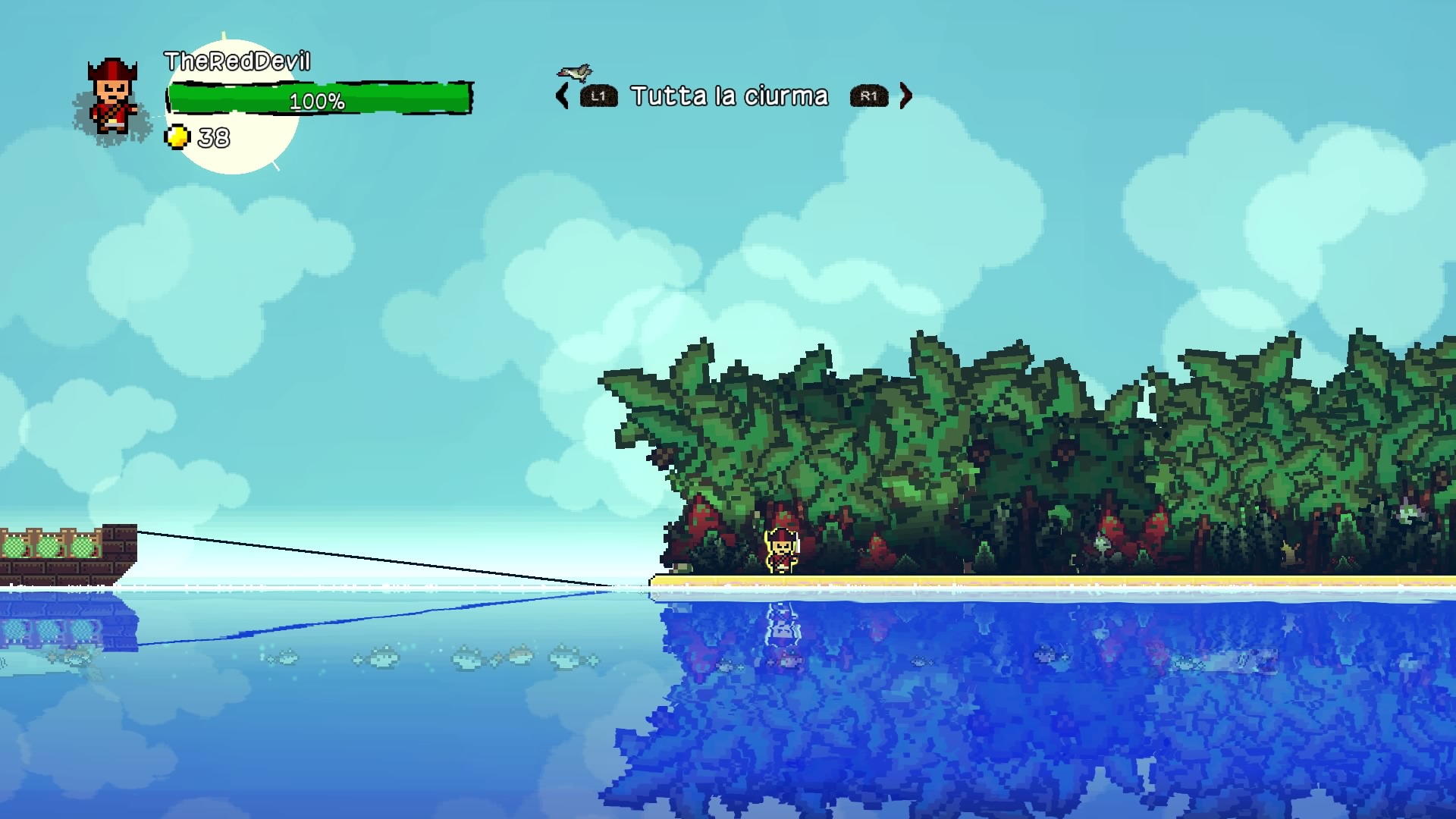Screen dimensions: 1456x819
Task: Select the Tutta la ciurma crew label
Action: 729,96
